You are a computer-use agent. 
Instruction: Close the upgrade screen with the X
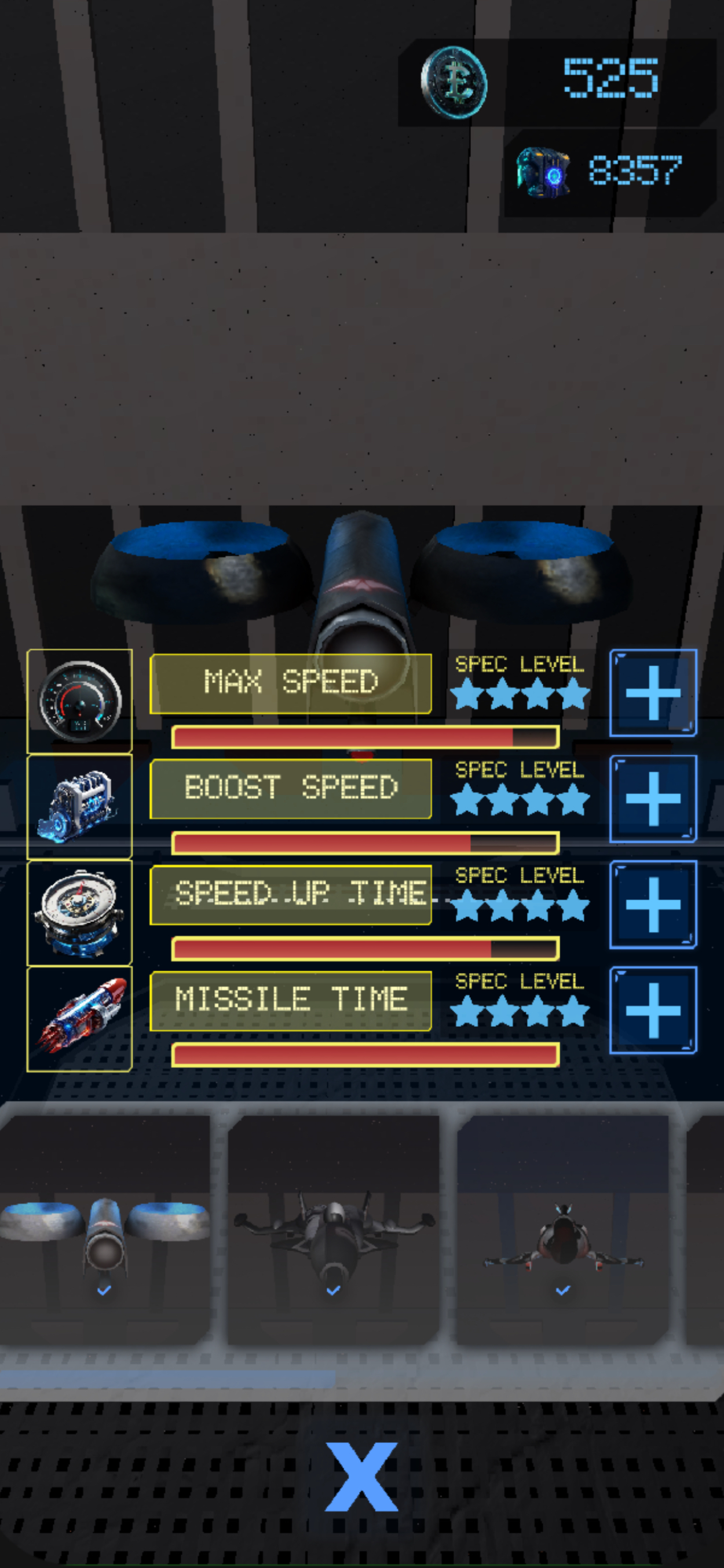point(361,1477)
